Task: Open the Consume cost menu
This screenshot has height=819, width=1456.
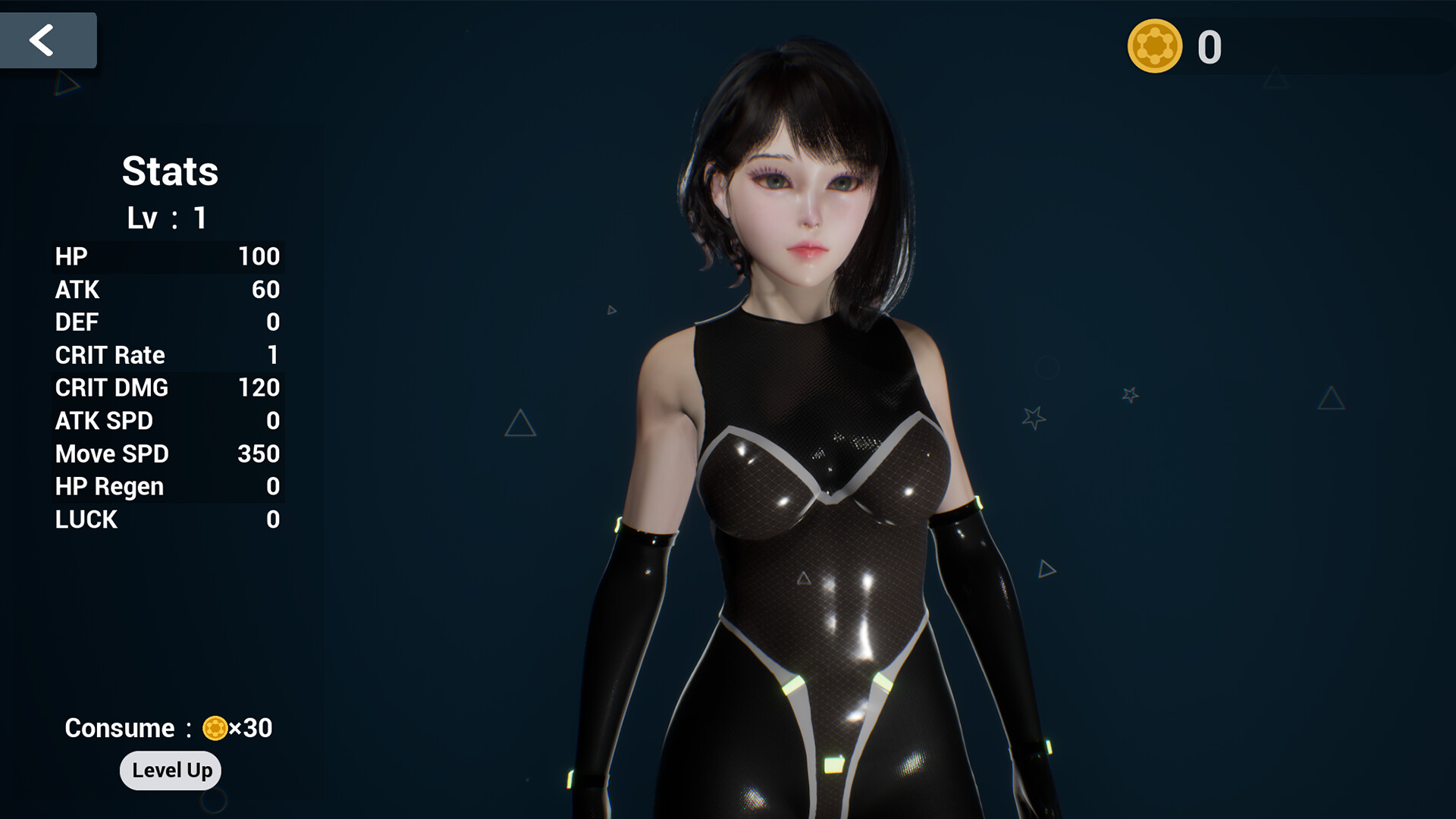Action: click(x=167, y=728)
